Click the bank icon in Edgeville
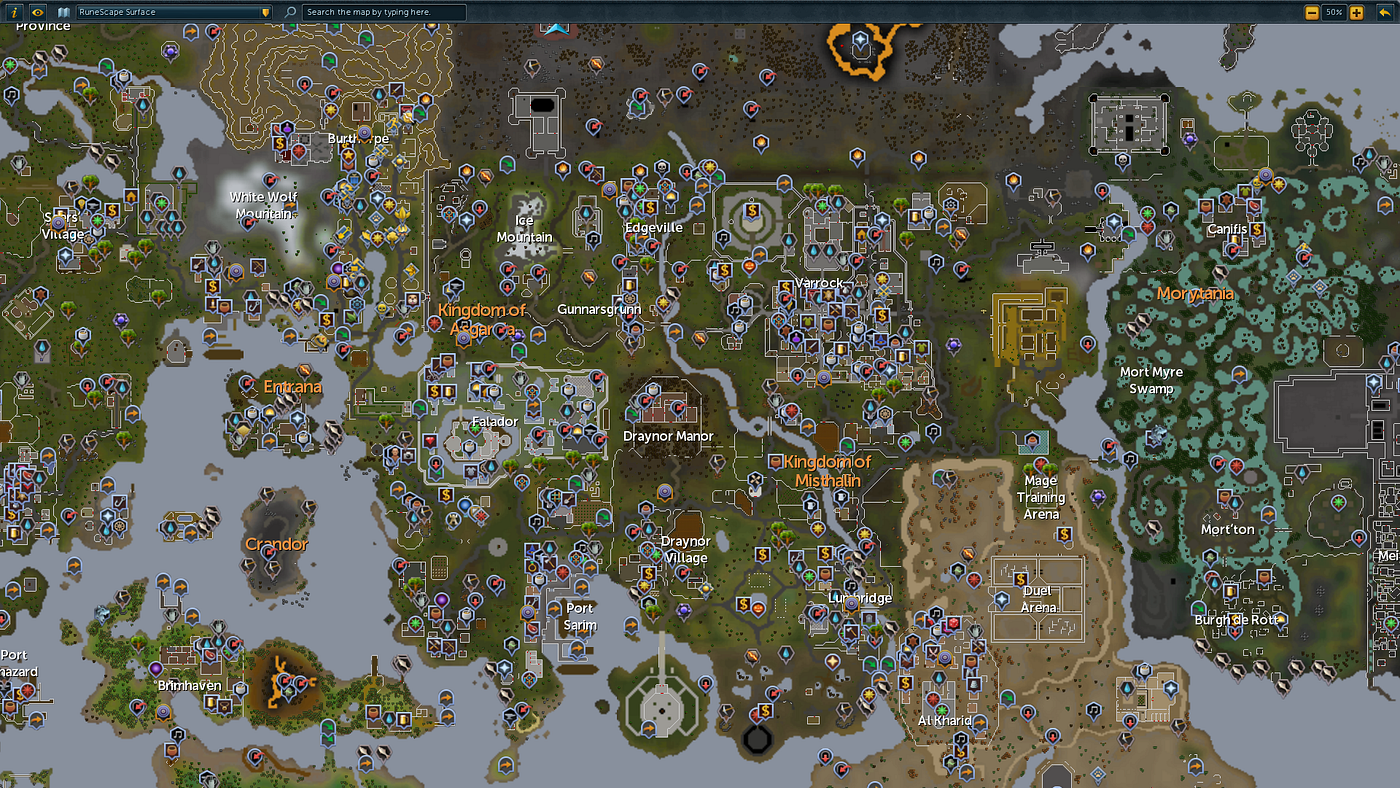This screenshot has height=788, width=1400. (650, 206)
